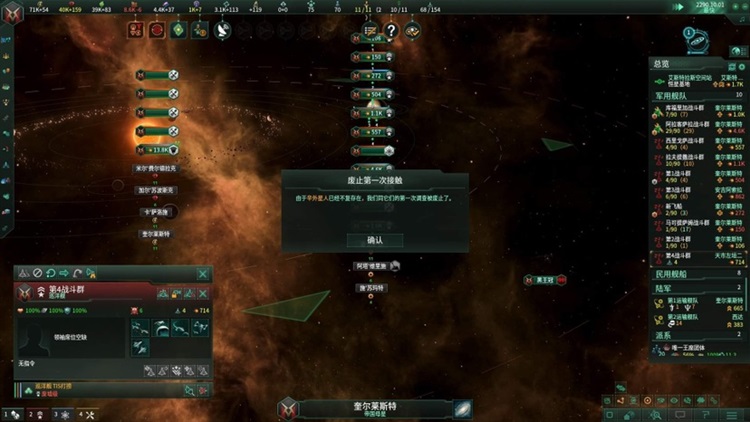Click the empire emblem beside system name
This screenshot has height=422, width=750.
tap(289, 408)
